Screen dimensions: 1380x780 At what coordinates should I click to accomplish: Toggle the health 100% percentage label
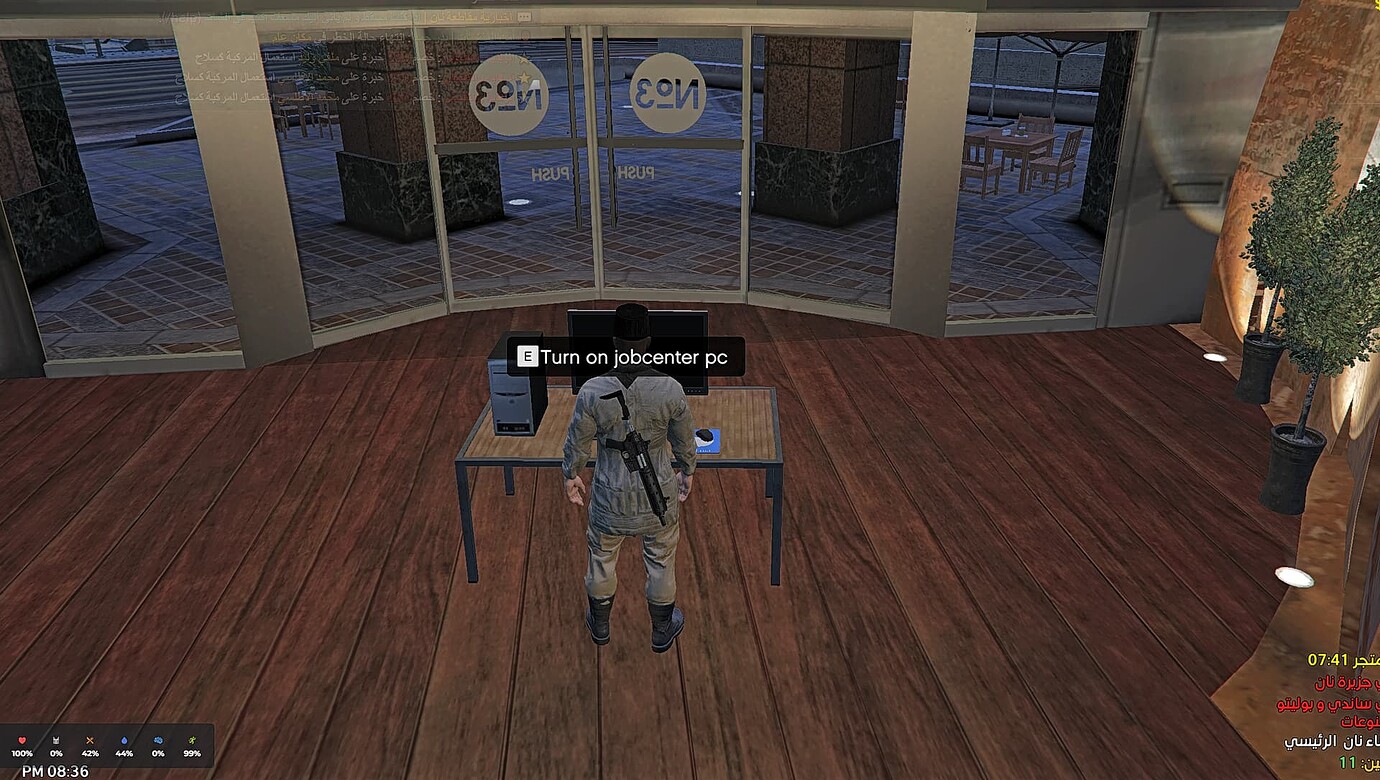(x=22, y=753)
